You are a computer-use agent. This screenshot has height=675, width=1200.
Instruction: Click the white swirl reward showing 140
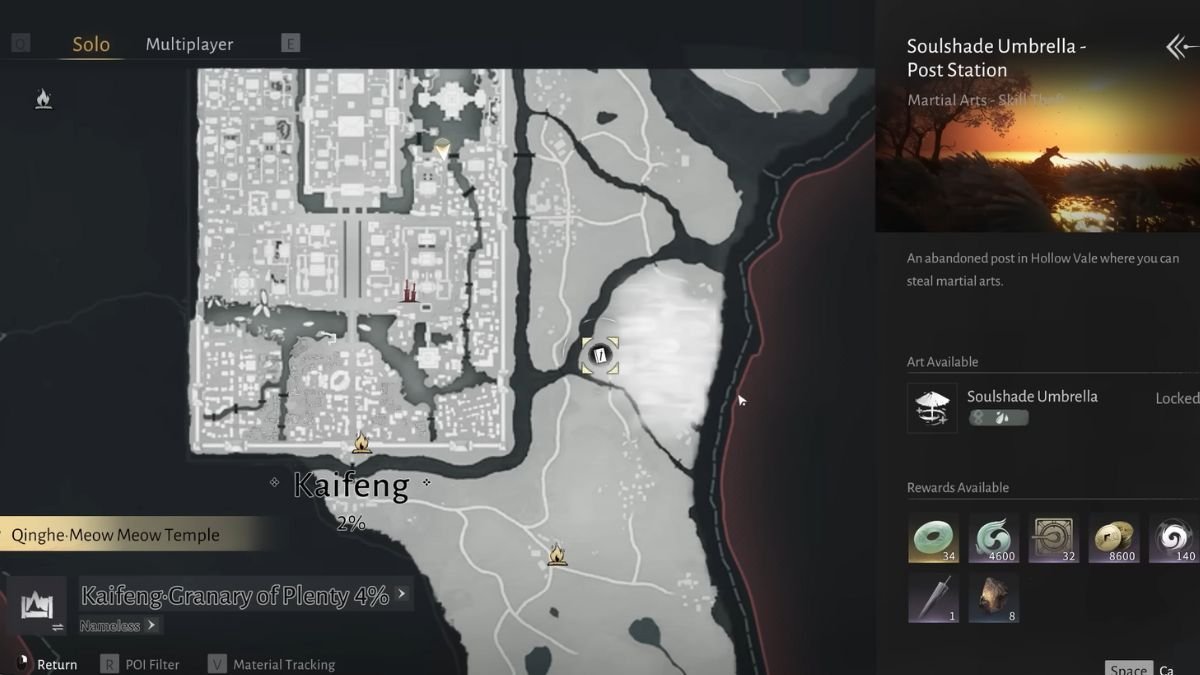point(1173,538)
